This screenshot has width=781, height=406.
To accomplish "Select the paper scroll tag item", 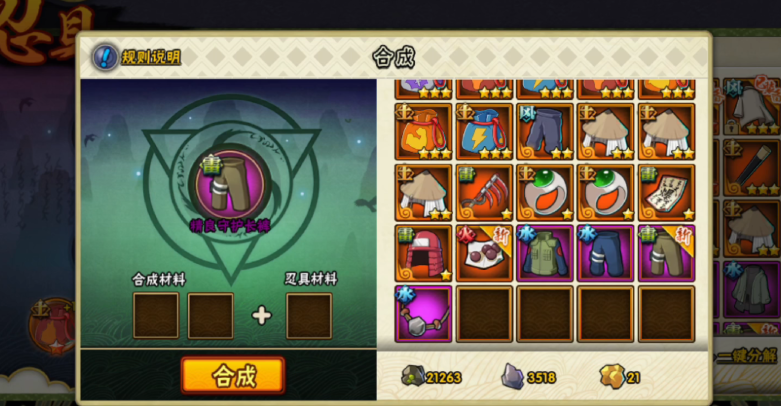I will tap(667, 193).
